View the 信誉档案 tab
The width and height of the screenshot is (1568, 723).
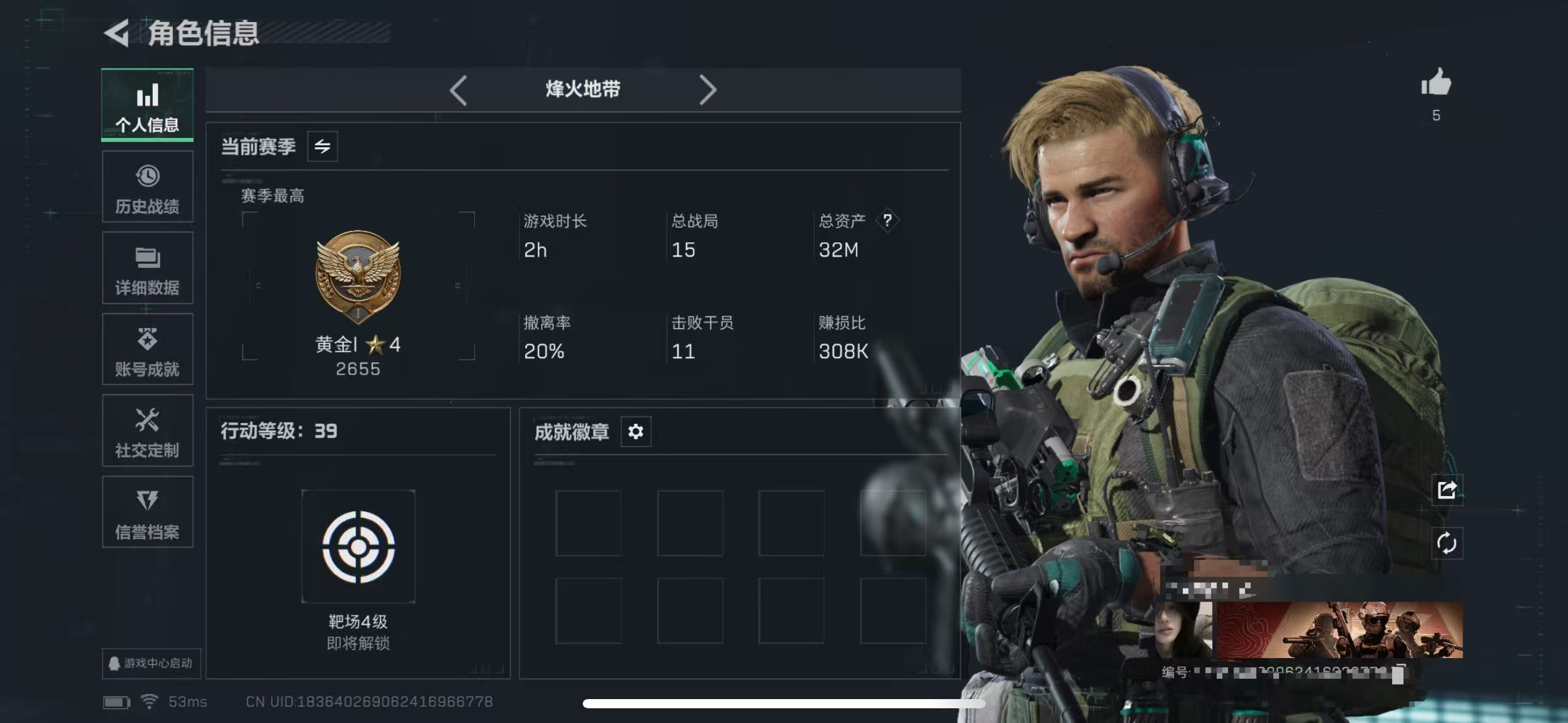pos(147,513)
